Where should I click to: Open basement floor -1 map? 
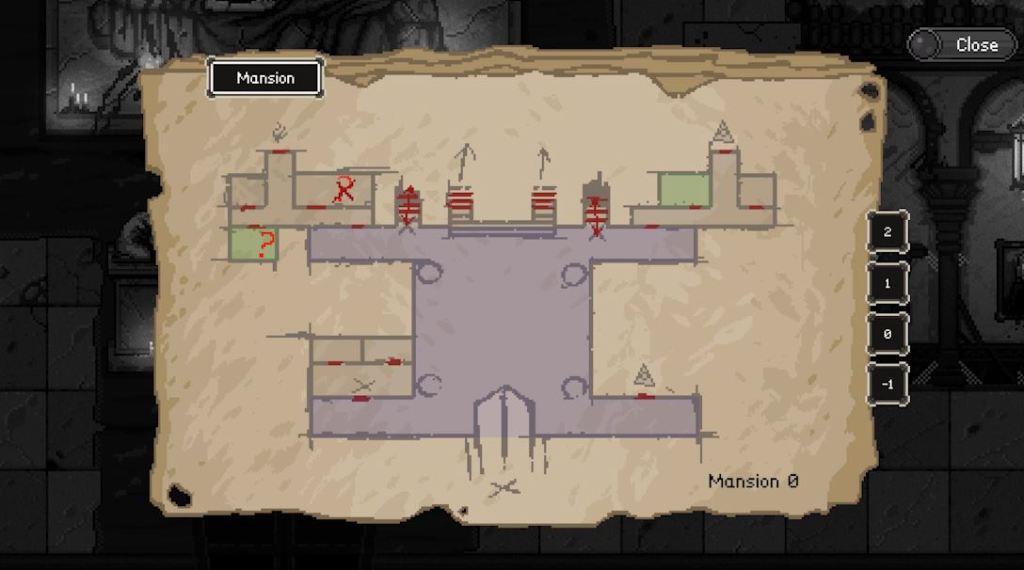(888, 385)
